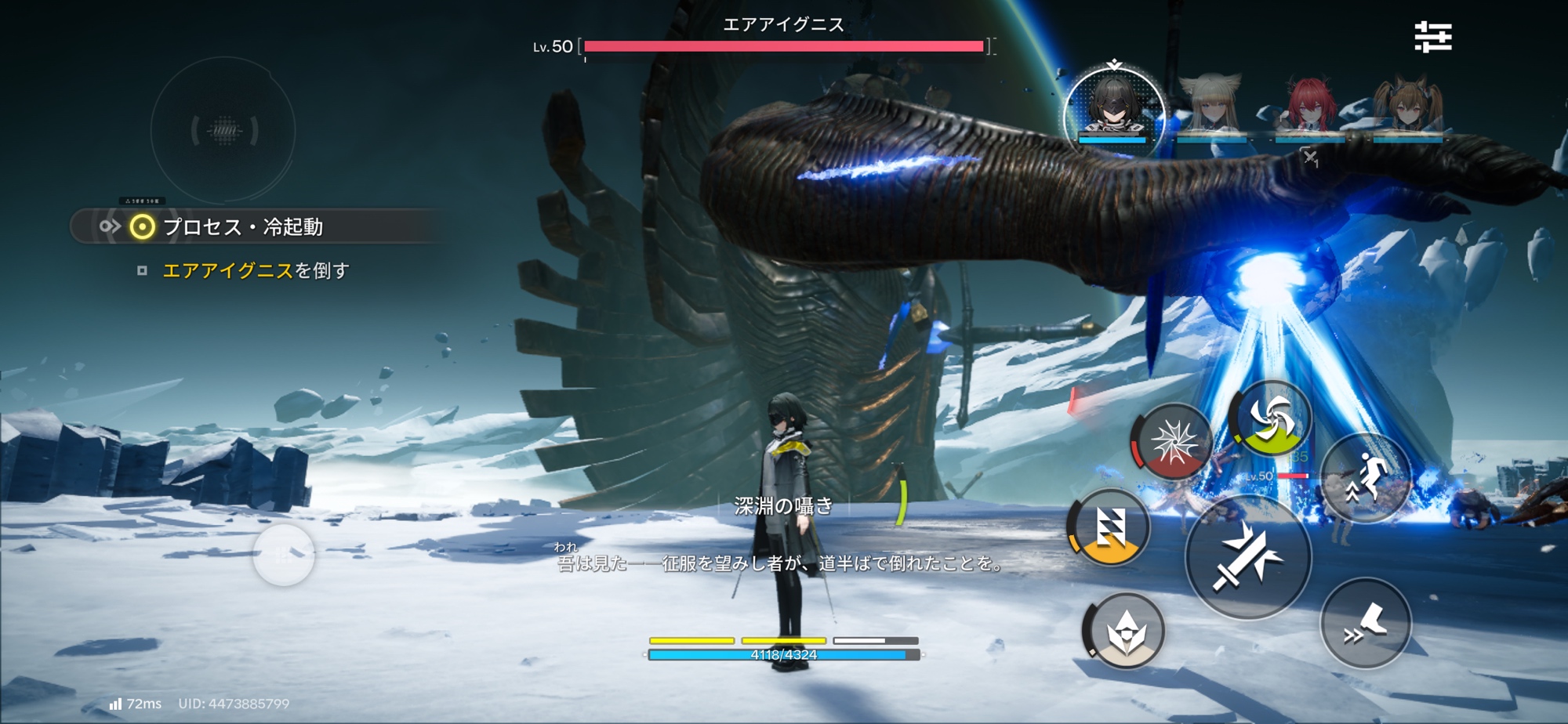Hit the boot dash dodge button
Screen dimensions: 1568x724
(1365, 623)
